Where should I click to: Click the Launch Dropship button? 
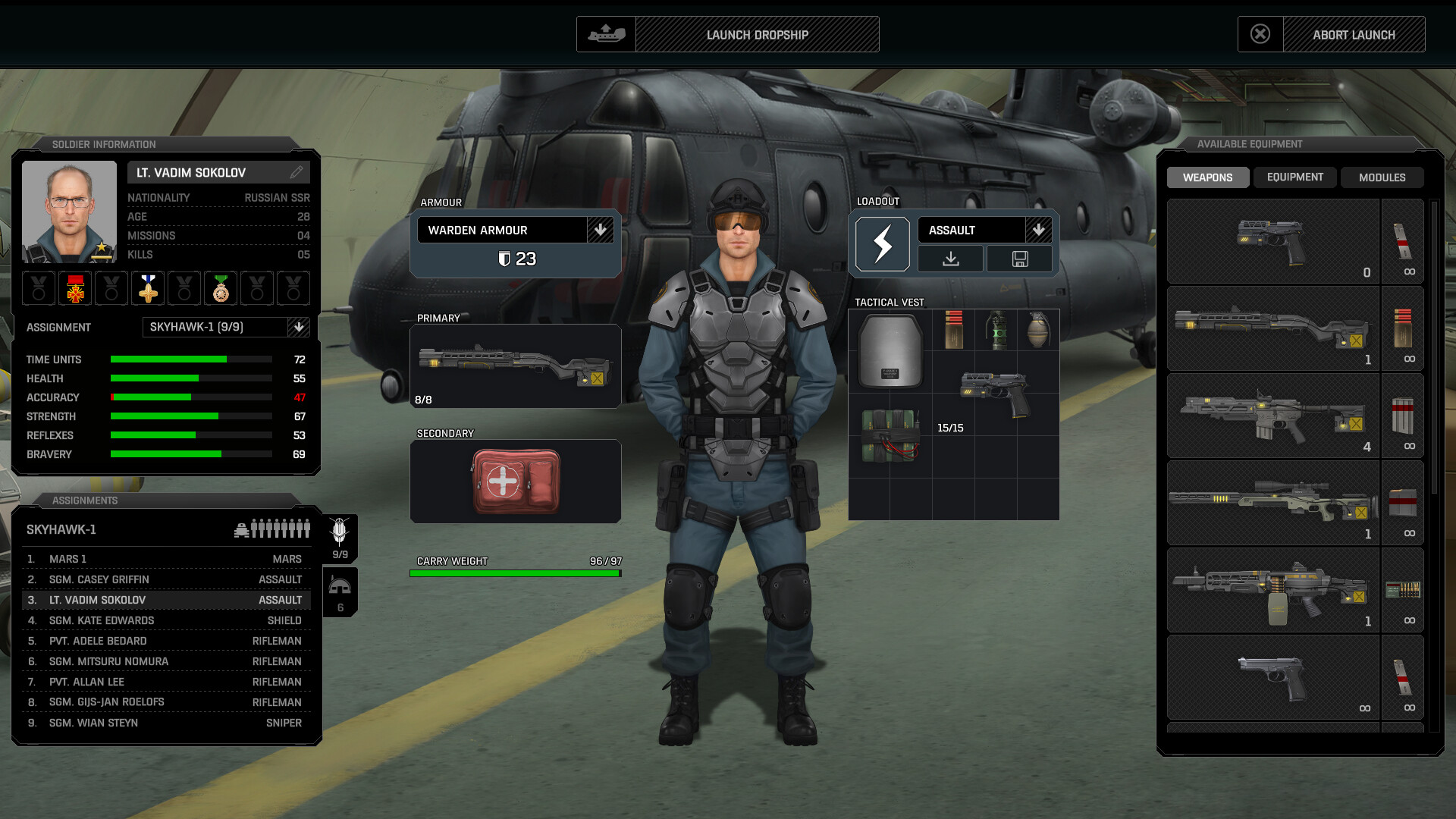(756, 34)
